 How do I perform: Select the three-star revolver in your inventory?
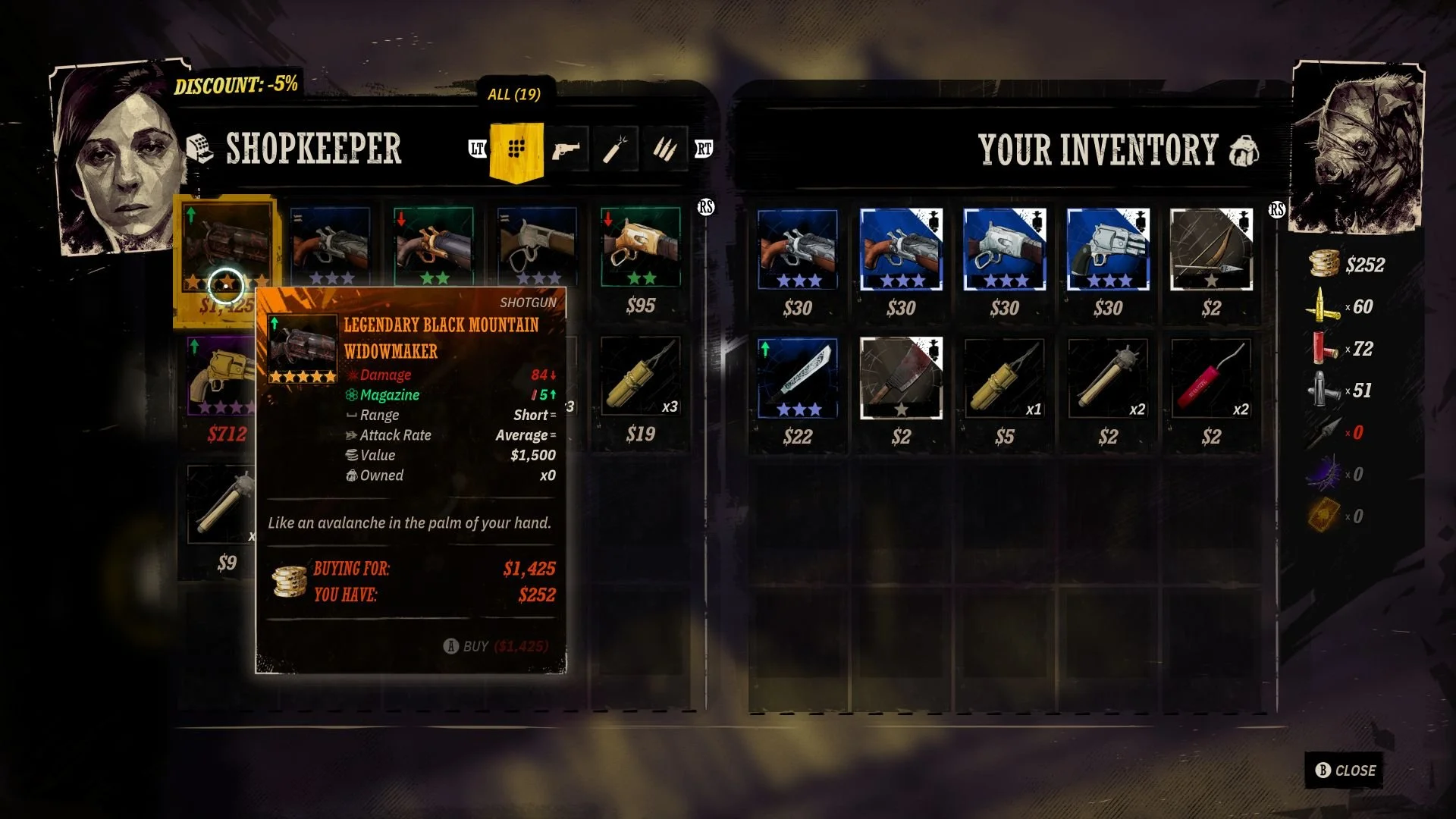1108,249
